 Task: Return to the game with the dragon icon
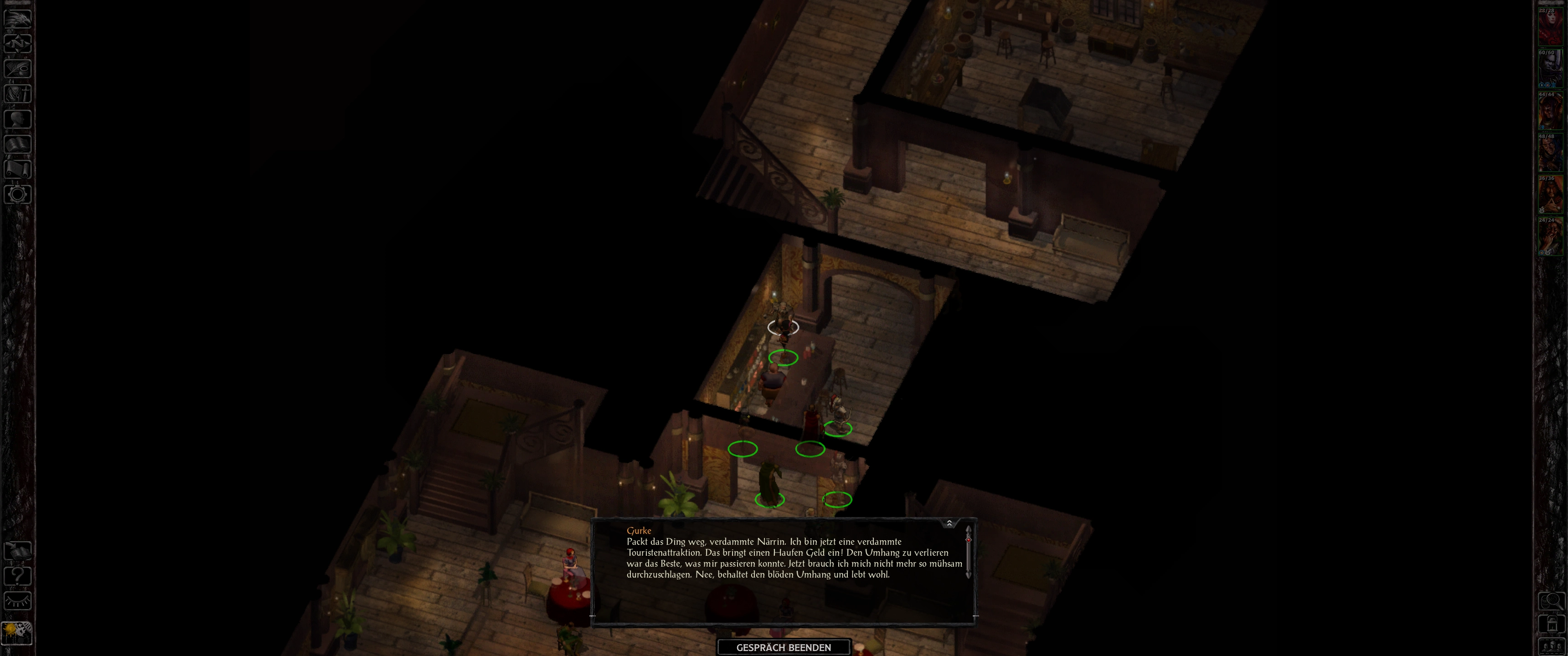click(18, 18)
